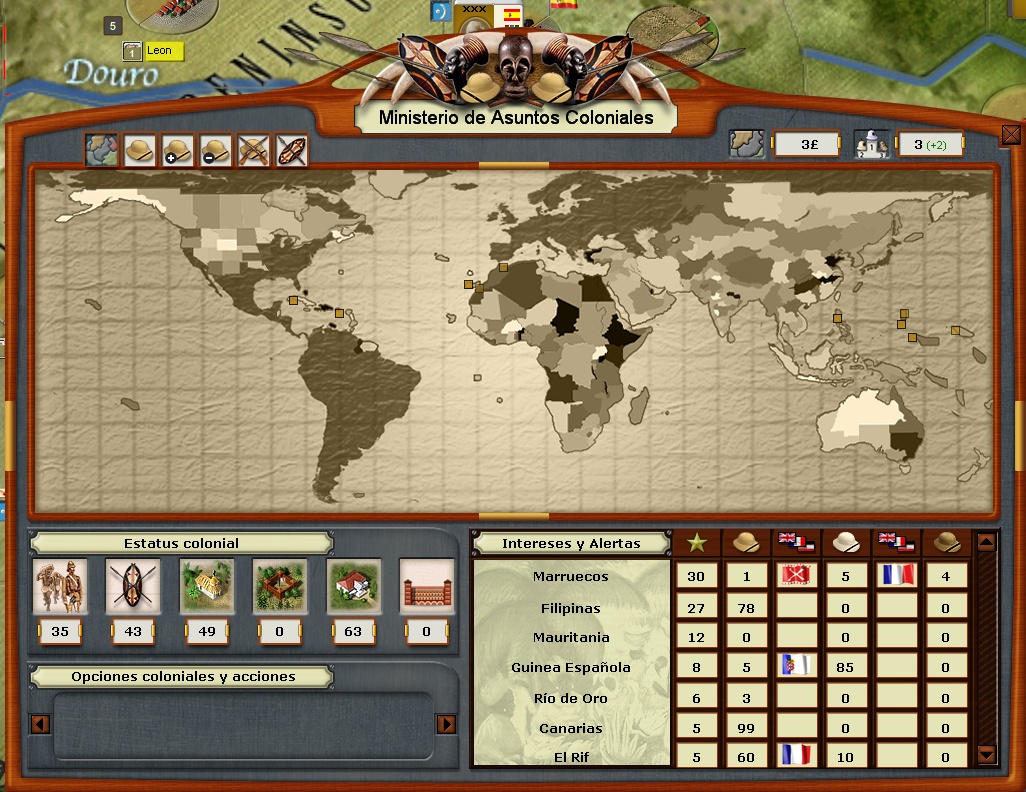Select the political map filter icon
This screenshot has width=1026, height=792.
coord(101,151)
